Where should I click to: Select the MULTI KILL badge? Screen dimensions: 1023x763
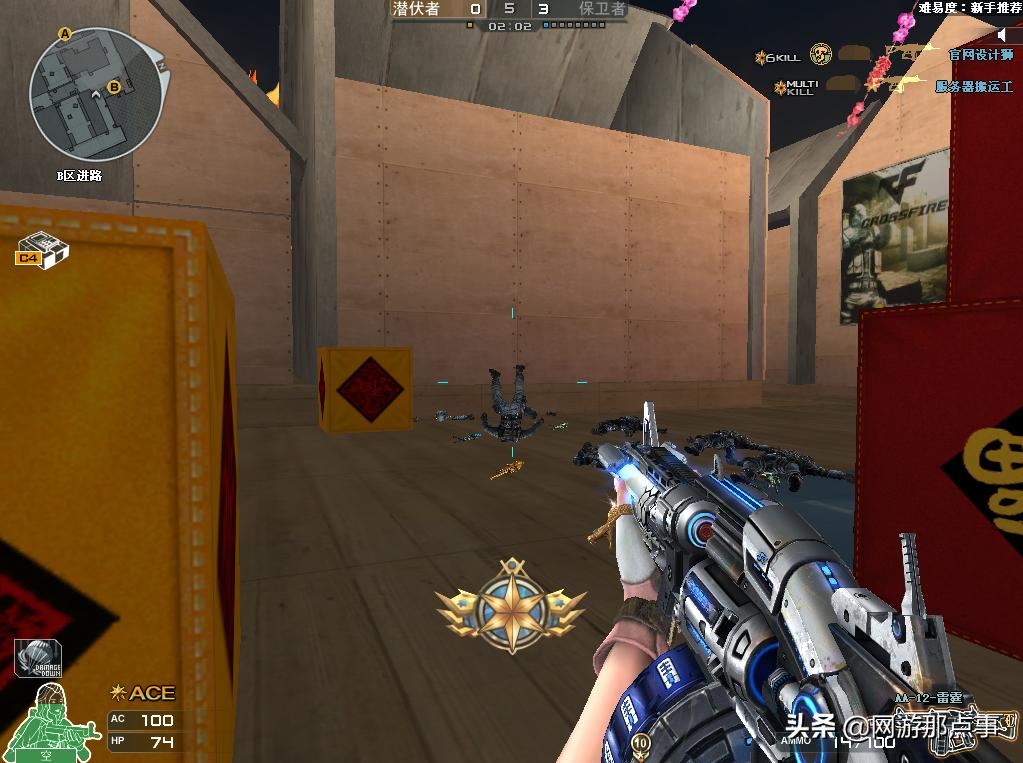[x=795, y=88]
